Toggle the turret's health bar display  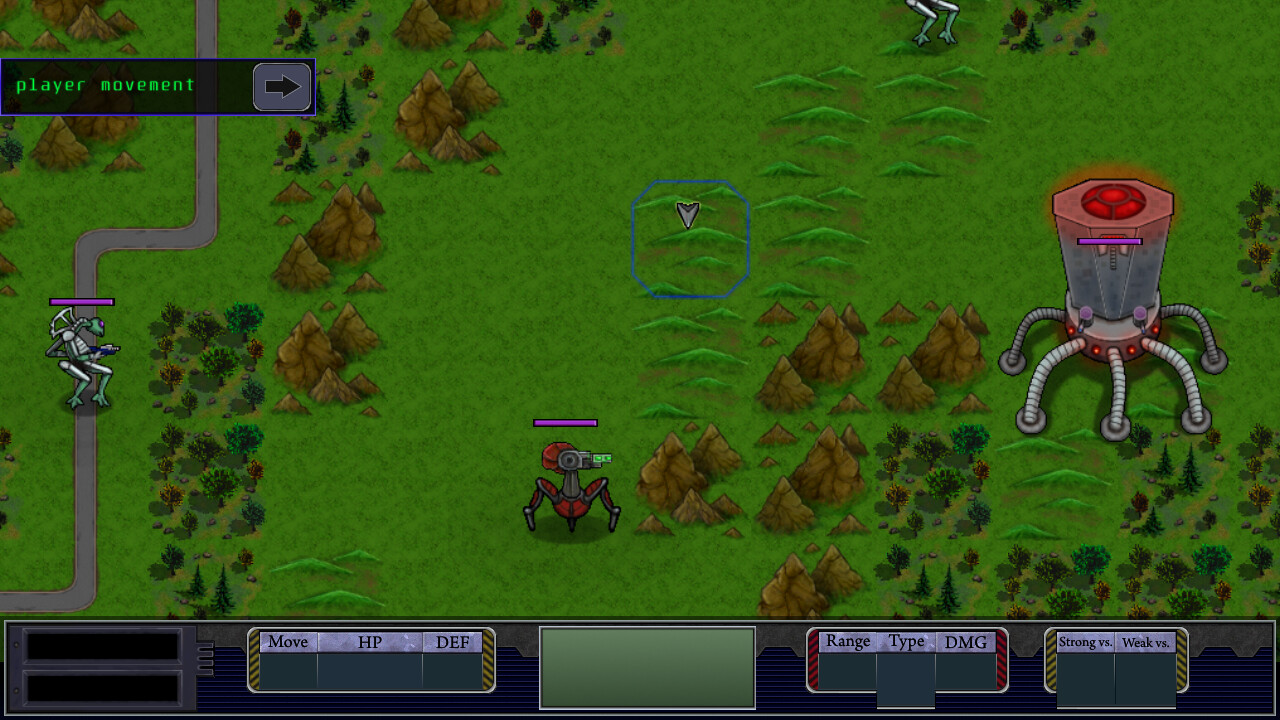click(x=567, y=422)
